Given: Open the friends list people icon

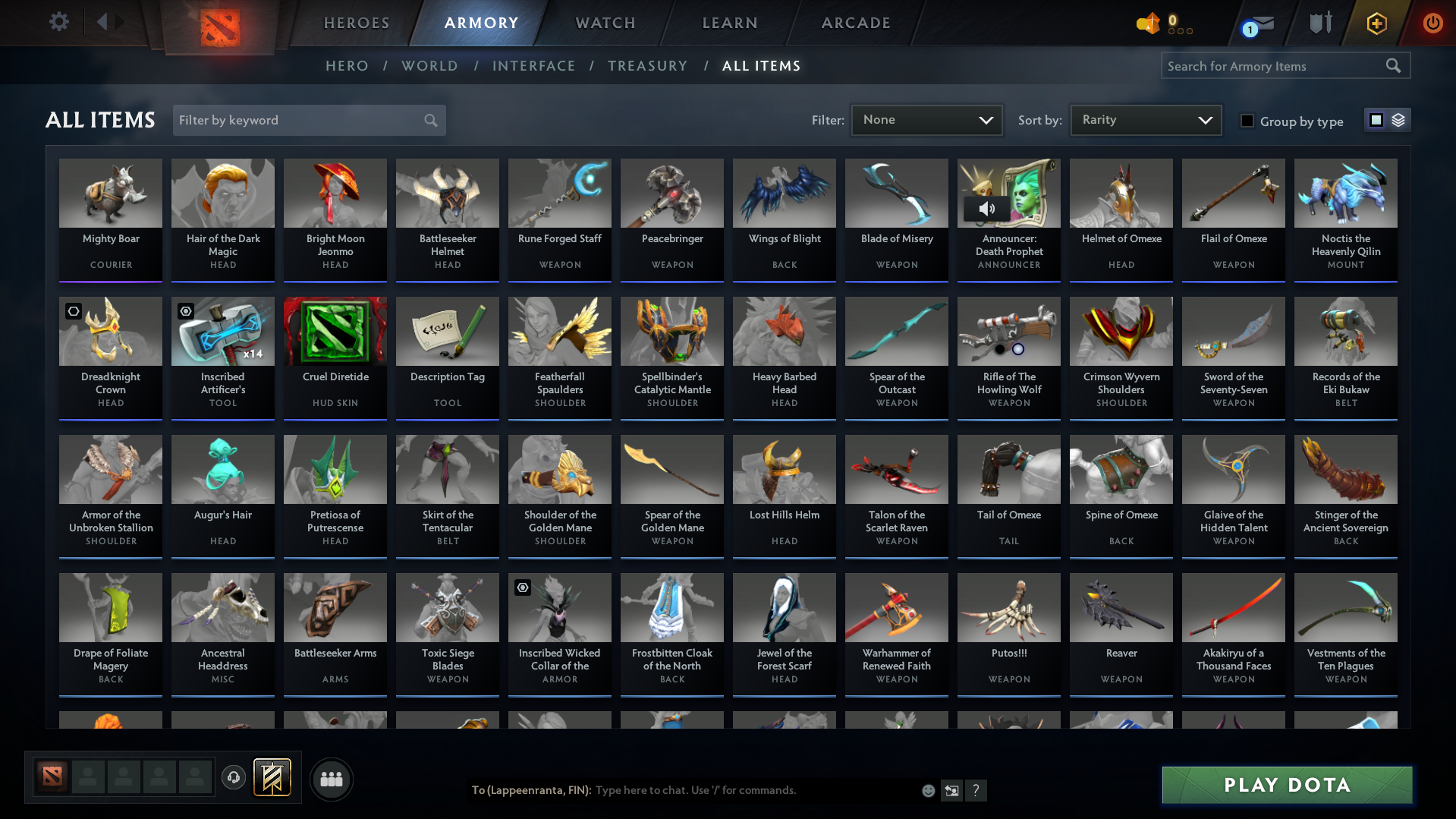Looking at the screenshot, I should click(x=331, y=779).
